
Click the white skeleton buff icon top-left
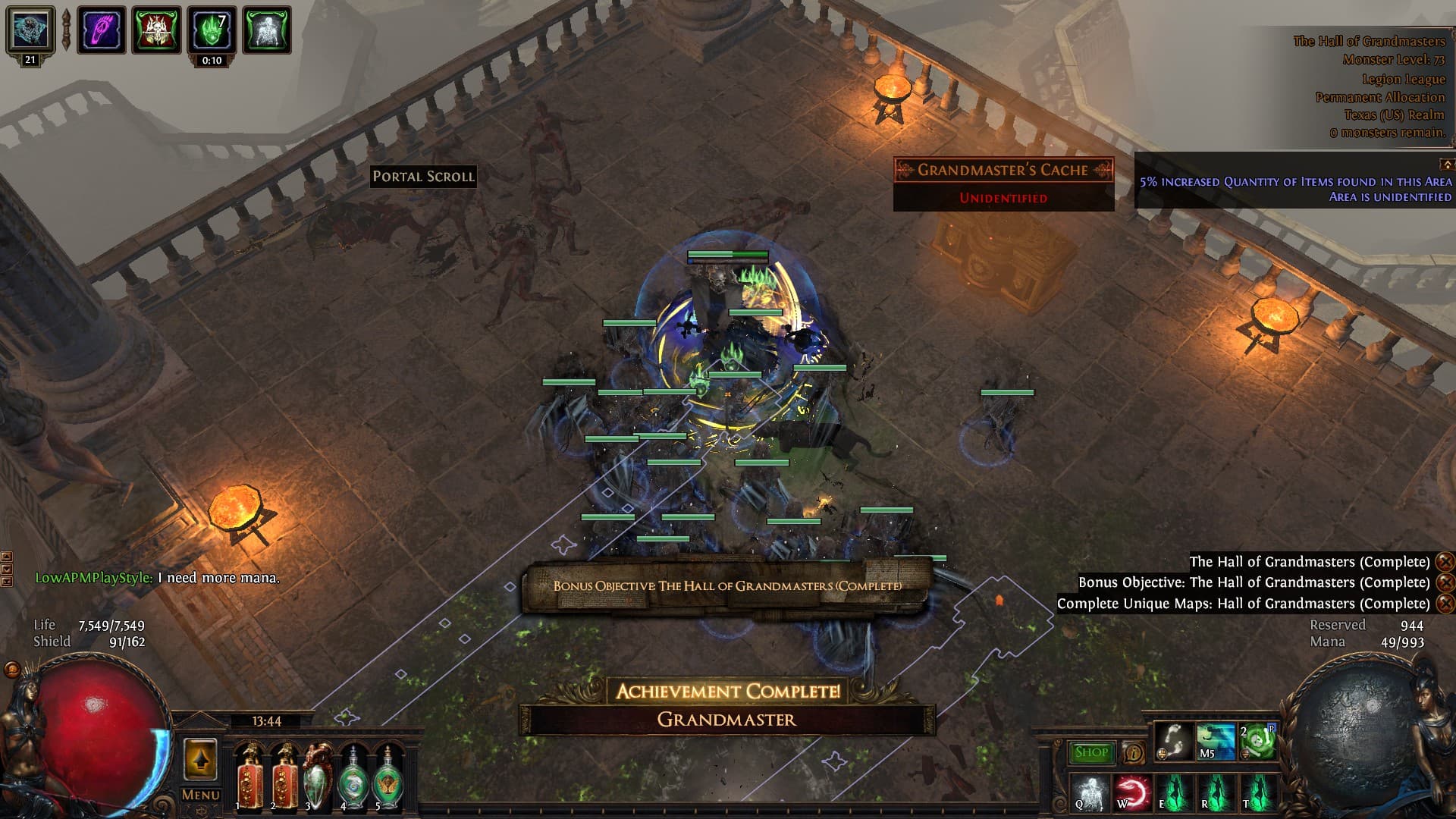pyautogui.click(x=265, y=30)
